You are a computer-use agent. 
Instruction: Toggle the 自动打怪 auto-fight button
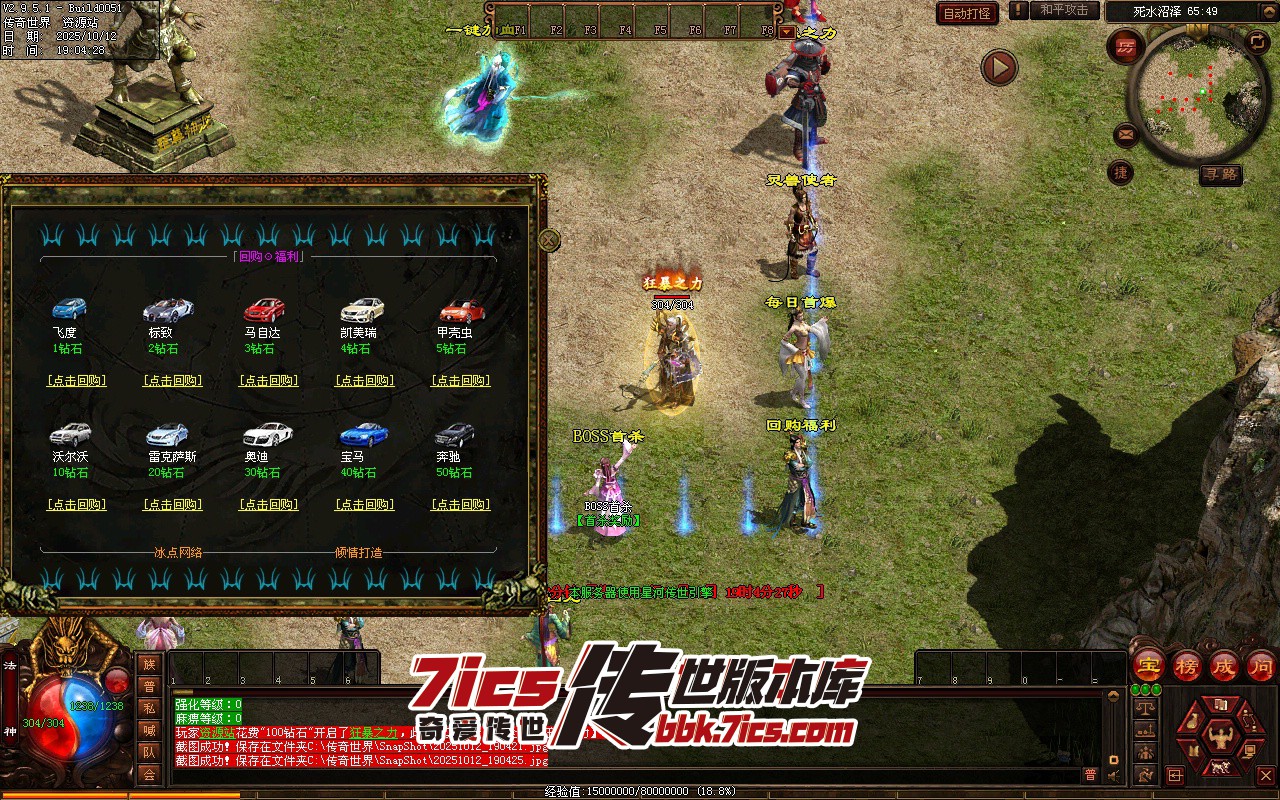click(967, 13)
